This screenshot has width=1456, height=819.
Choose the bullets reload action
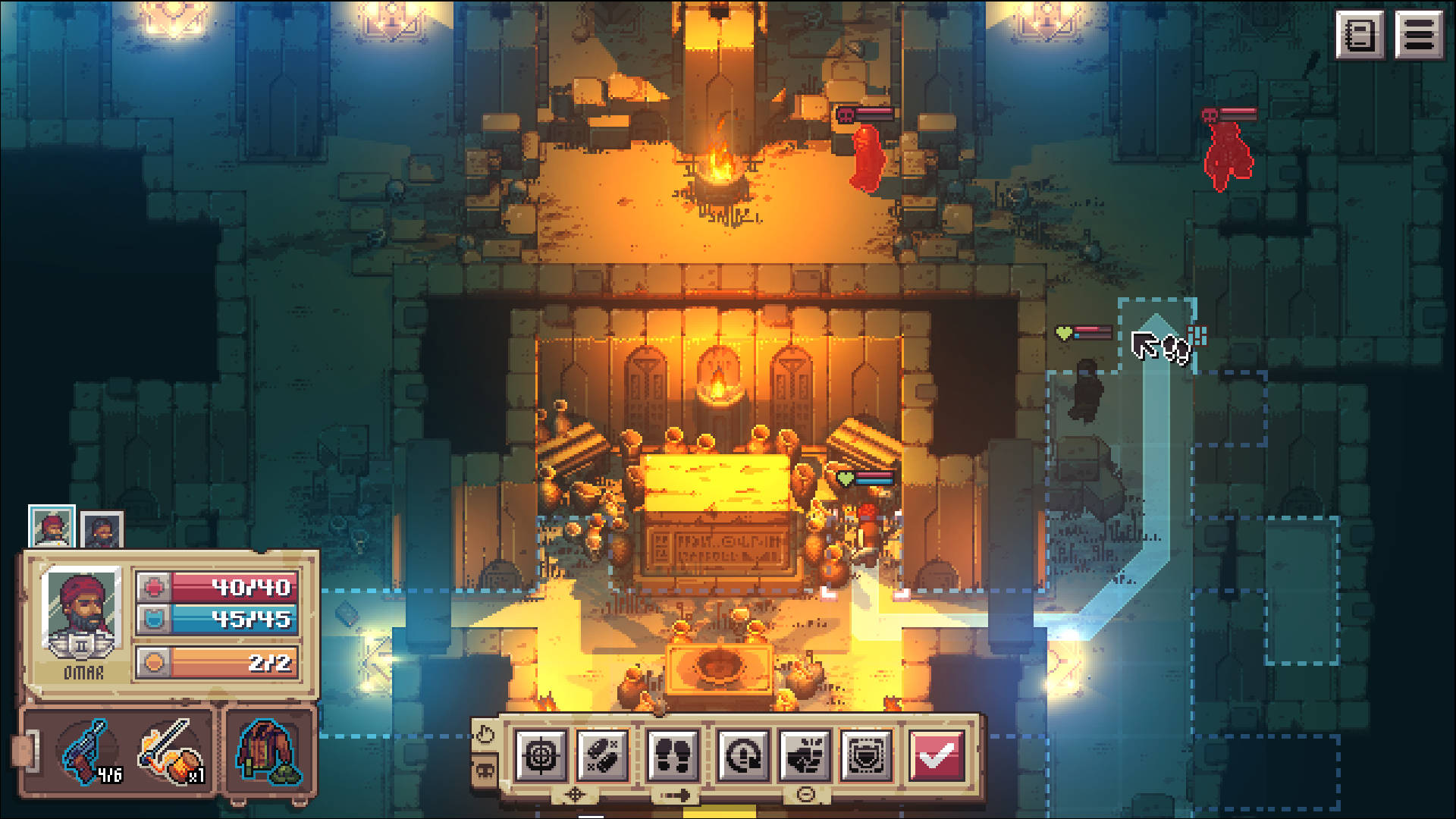pyautogui.click(x=603, y=755)
